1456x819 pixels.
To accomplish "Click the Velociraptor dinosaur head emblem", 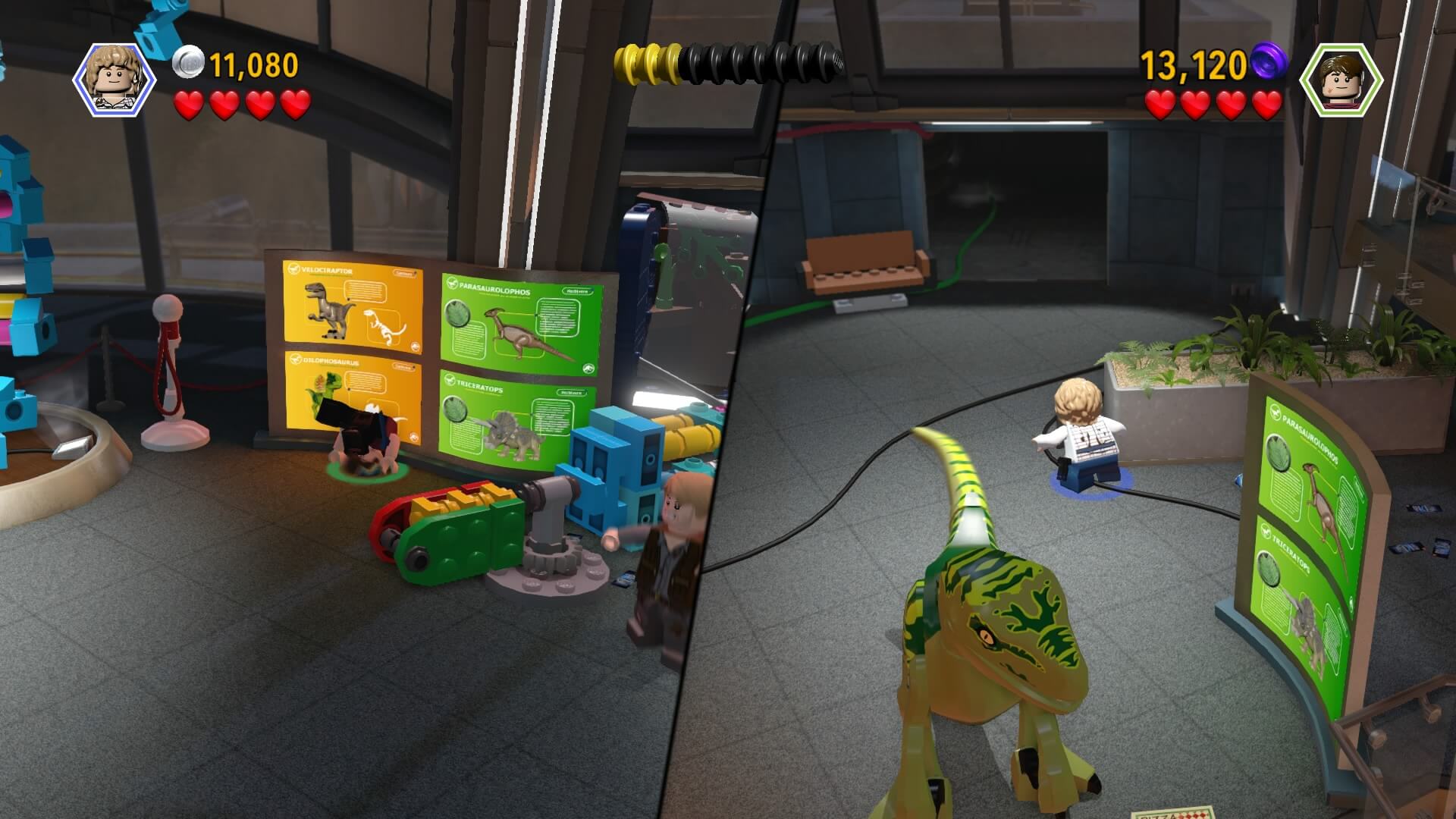I will coord(293,269).
